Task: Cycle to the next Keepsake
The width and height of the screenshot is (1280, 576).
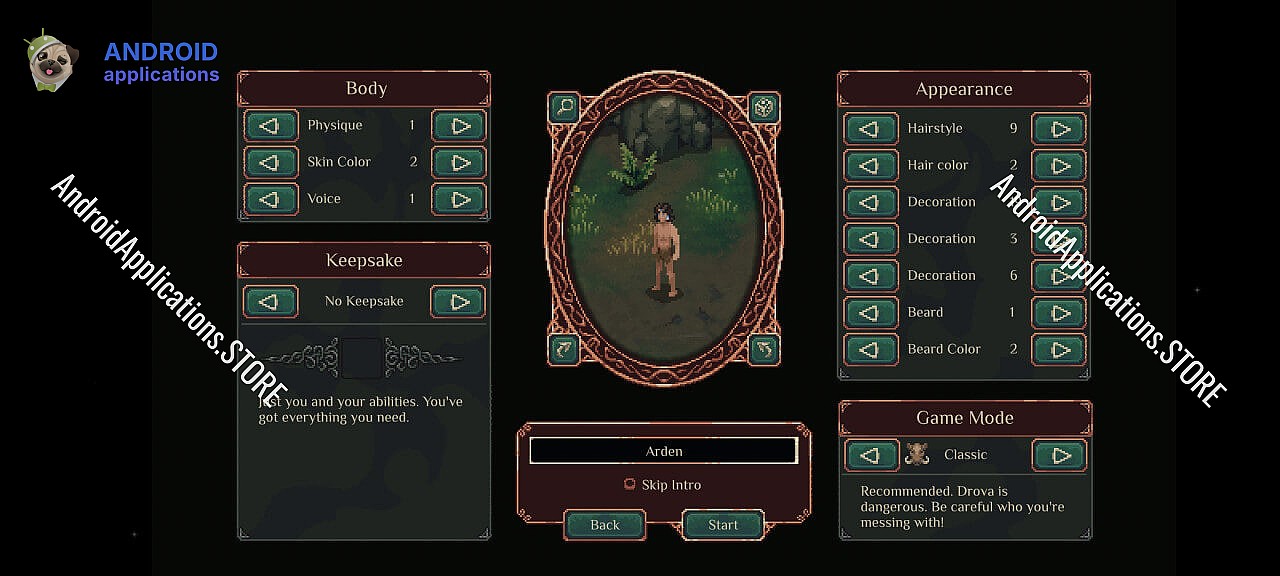Action: pyautogui.click(x=458, y=302)
